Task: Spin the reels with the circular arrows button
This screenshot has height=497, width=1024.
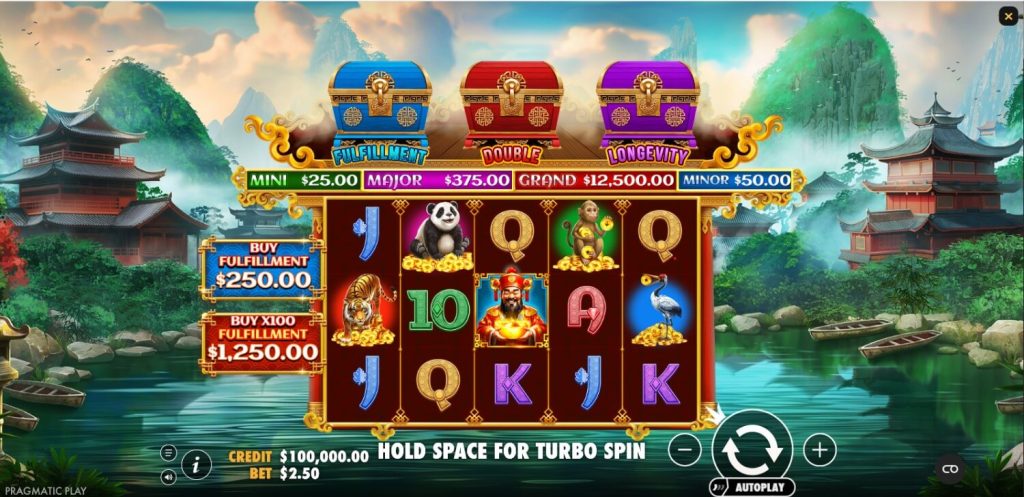Action: pos(752,448)
